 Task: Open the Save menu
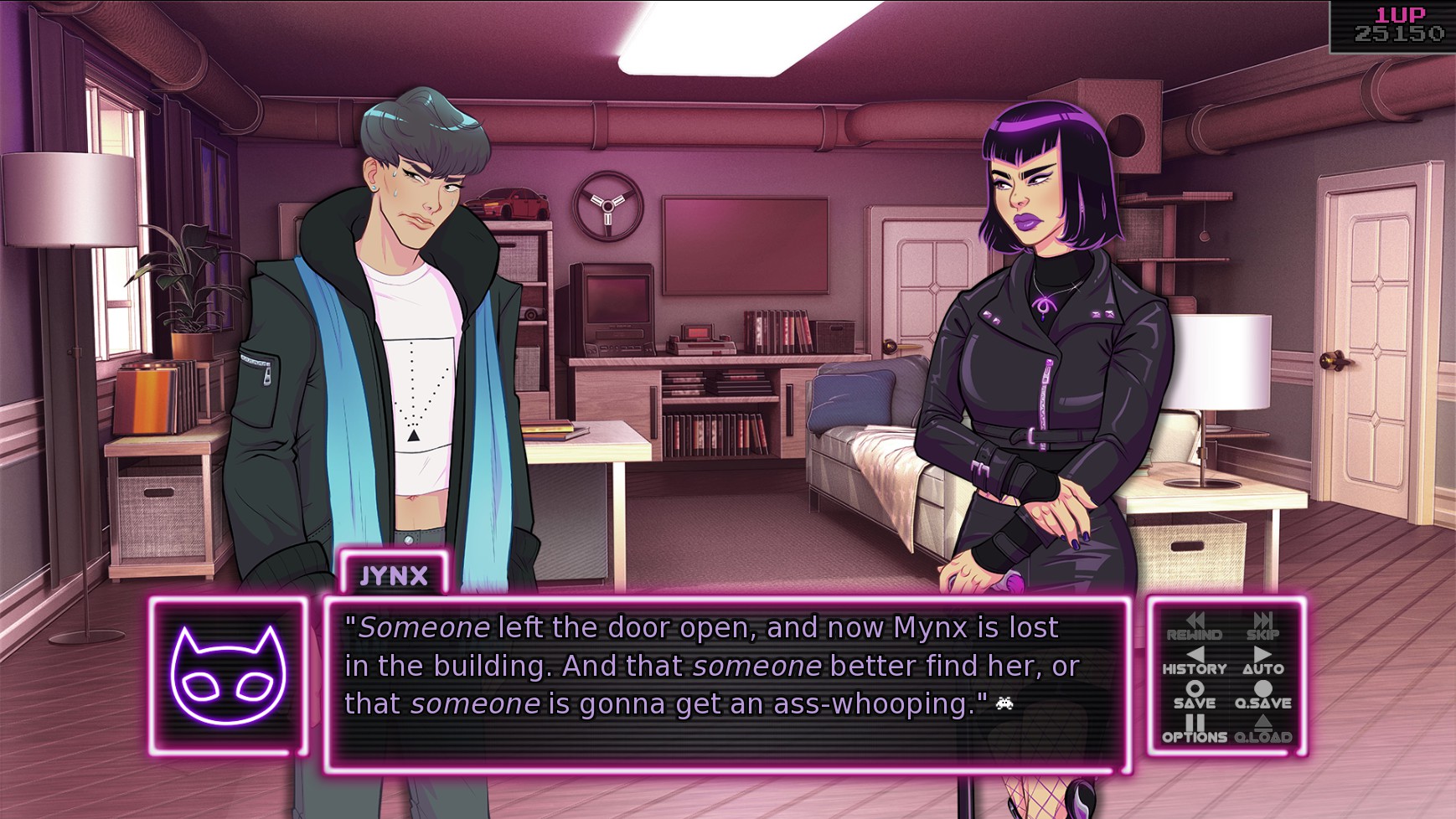[1195, 695]
